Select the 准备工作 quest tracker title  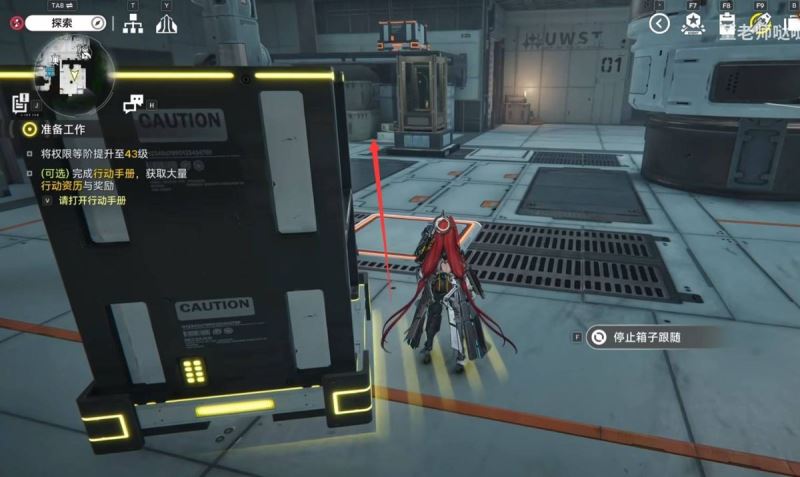(x=62, y=130)
